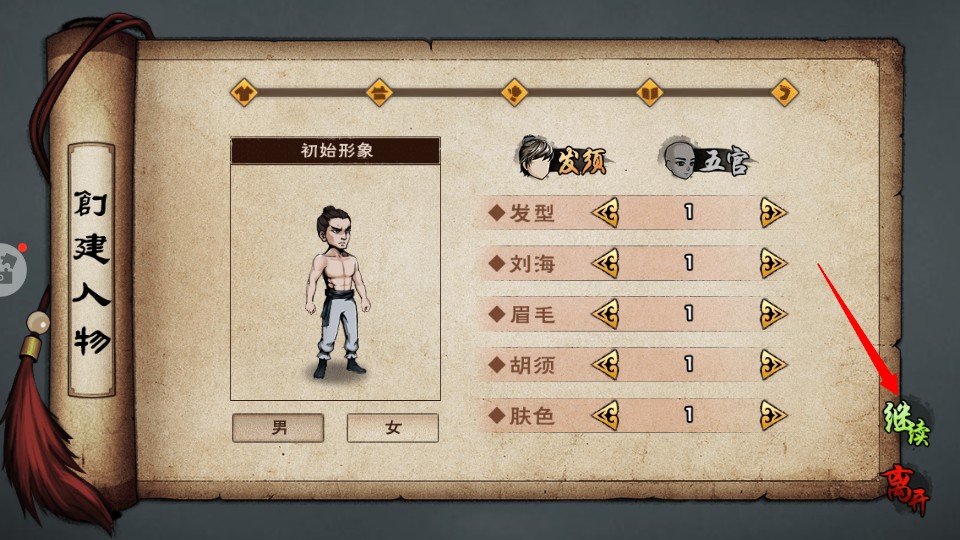
Task: Click the left arrow for 发型 hairstyle
Action: tap(604, 213)
